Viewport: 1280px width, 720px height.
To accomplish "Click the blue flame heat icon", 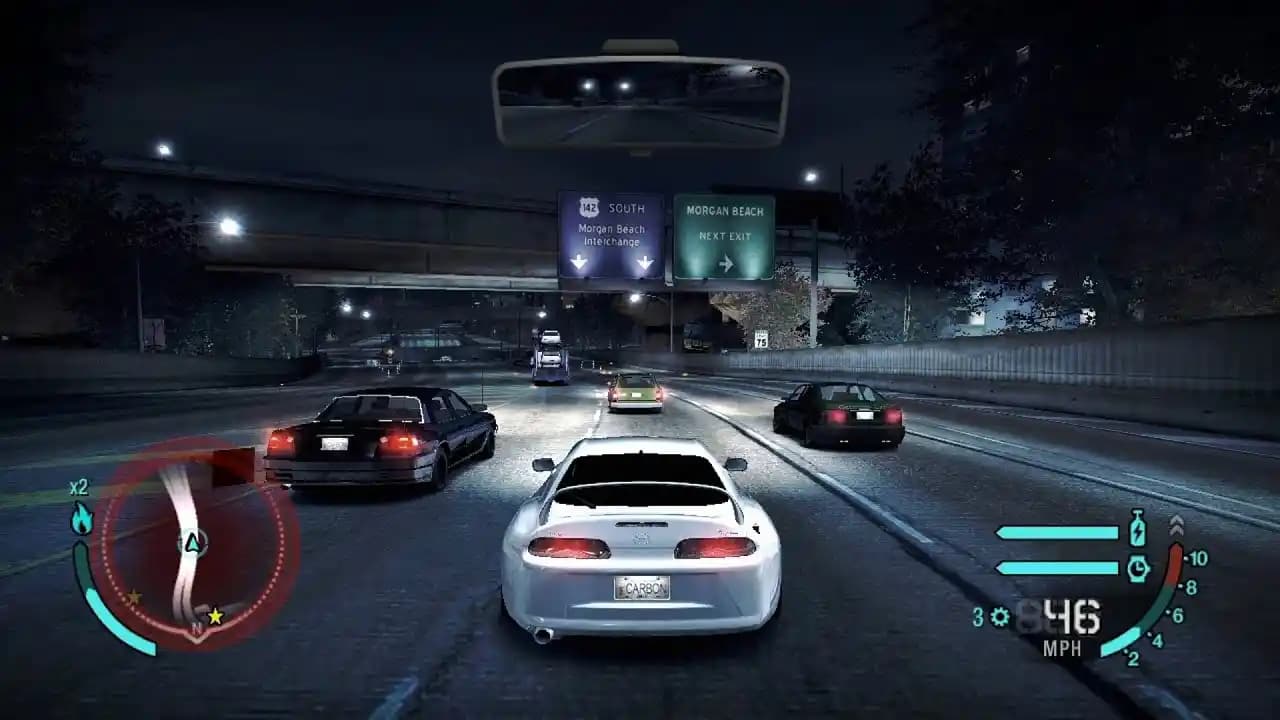I will 81,518.
